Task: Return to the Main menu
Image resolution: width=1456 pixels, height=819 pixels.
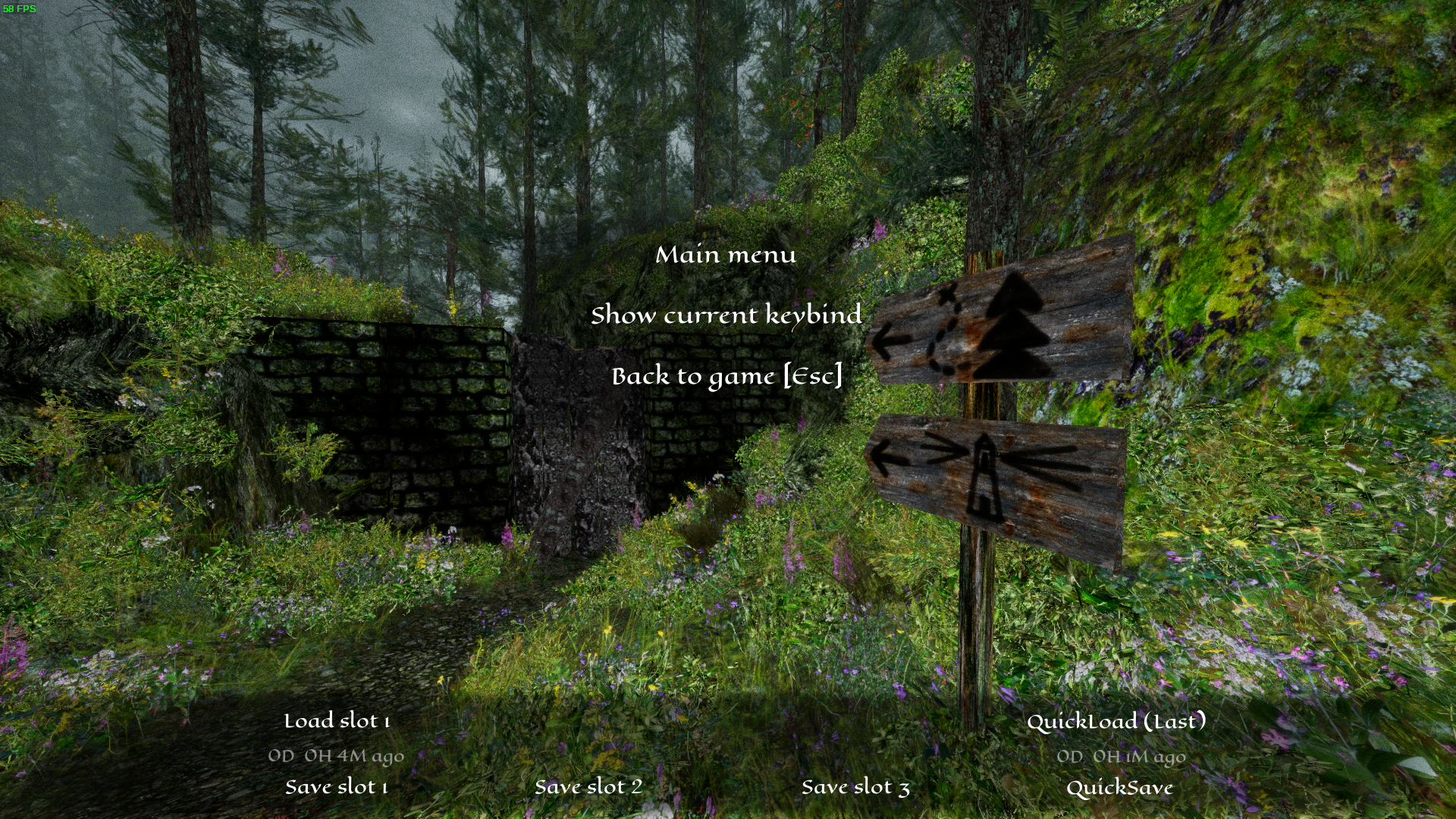Action: 726,255
